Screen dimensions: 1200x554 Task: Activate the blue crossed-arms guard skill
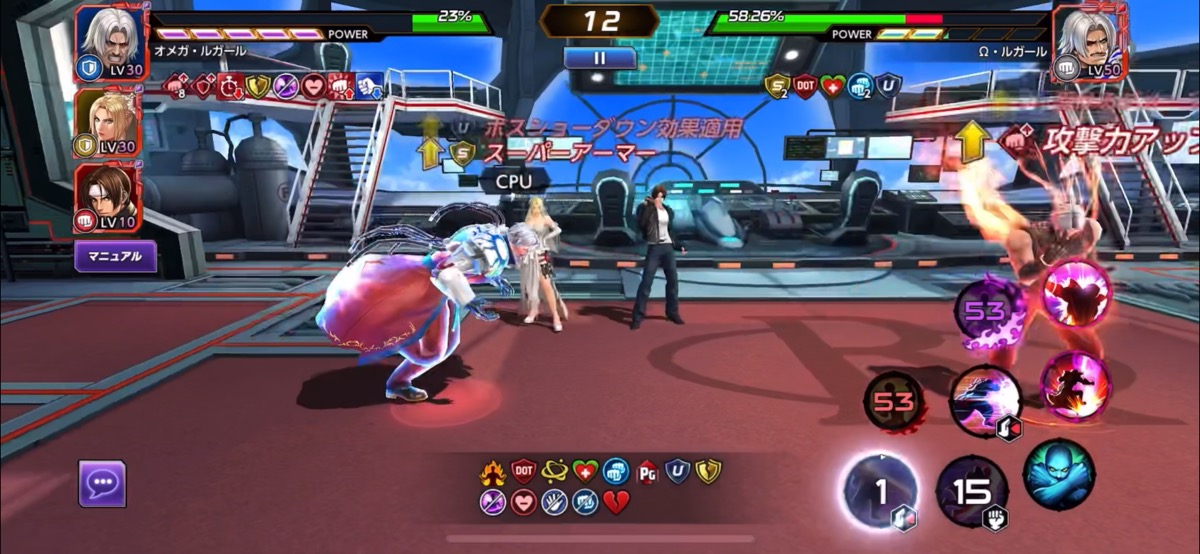[1058, 474]
